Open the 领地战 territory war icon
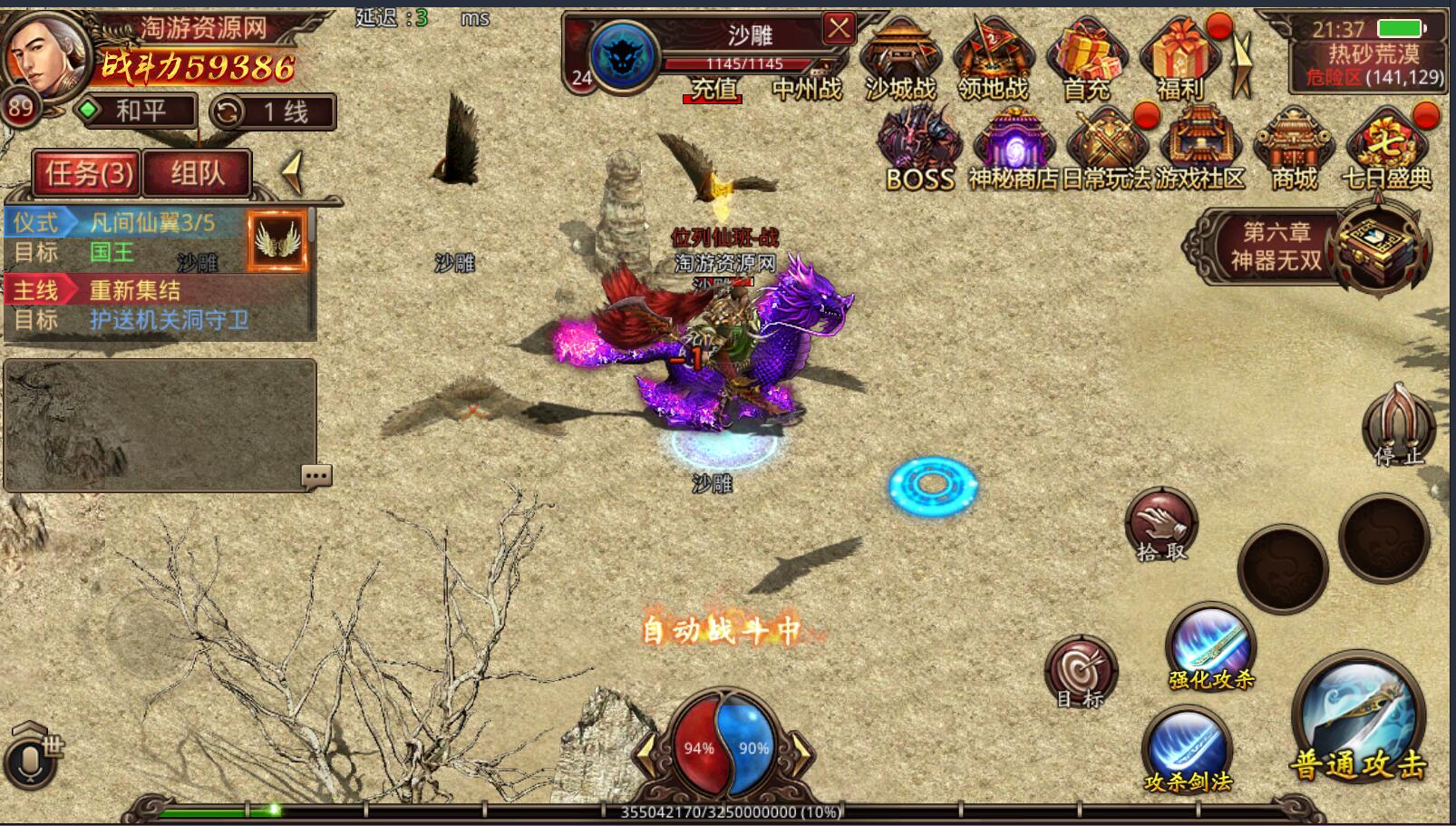Viewport: 1456px width, 826px height. pos(993,60)
